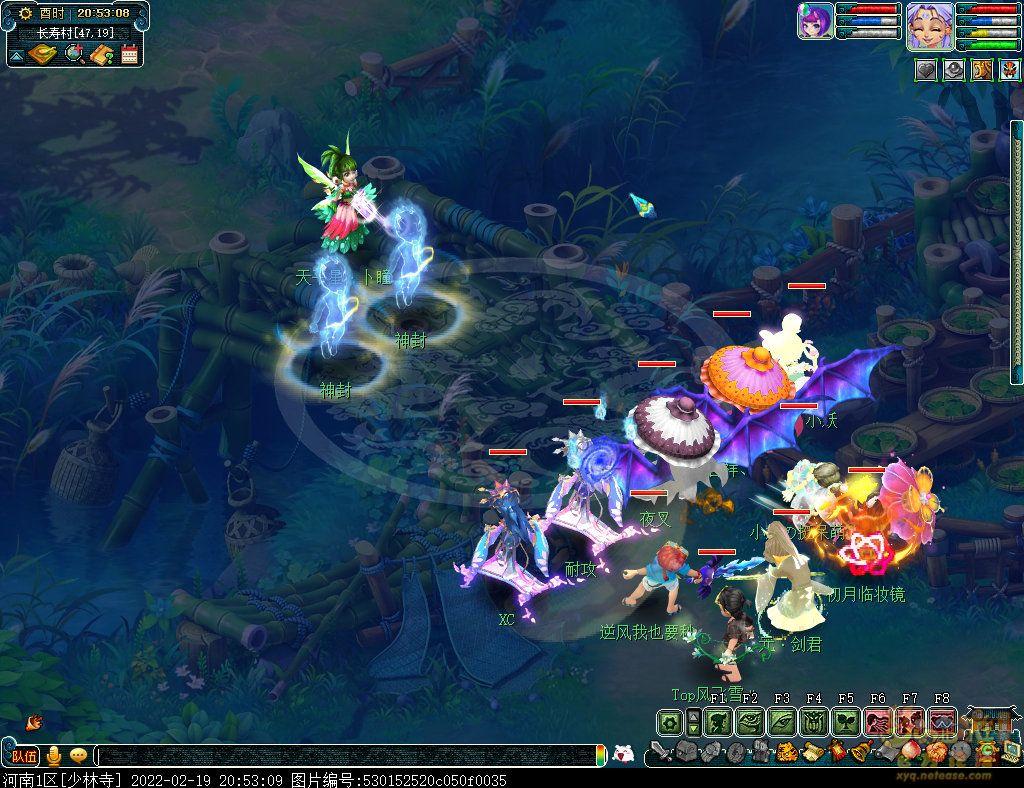Trigger the red F6 skill slot

(877, 721)
